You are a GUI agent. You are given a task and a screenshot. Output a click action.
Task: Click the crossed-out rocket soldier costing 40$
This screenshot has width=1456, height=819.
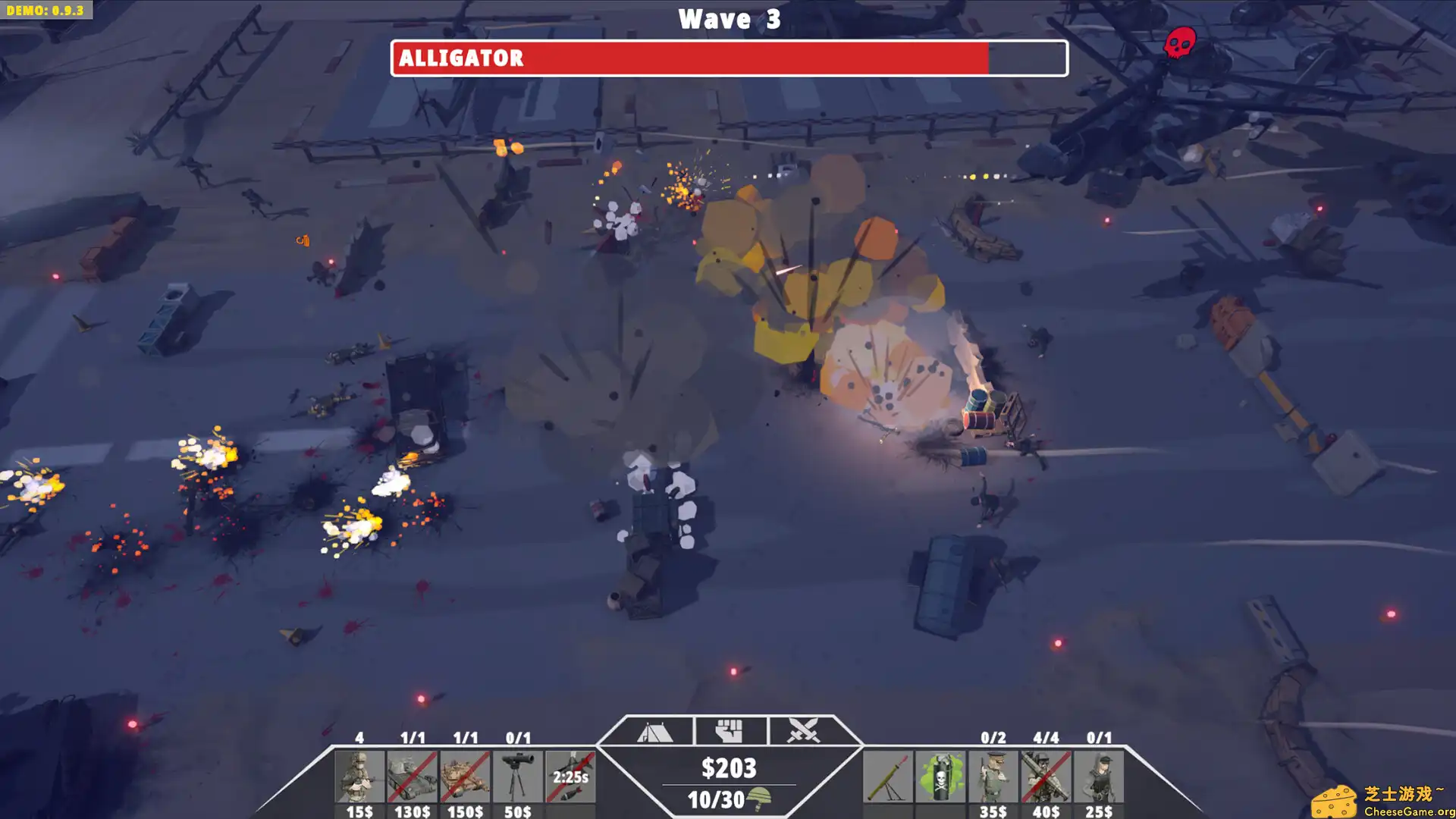pyautogui.click(x=1045, y=775)
